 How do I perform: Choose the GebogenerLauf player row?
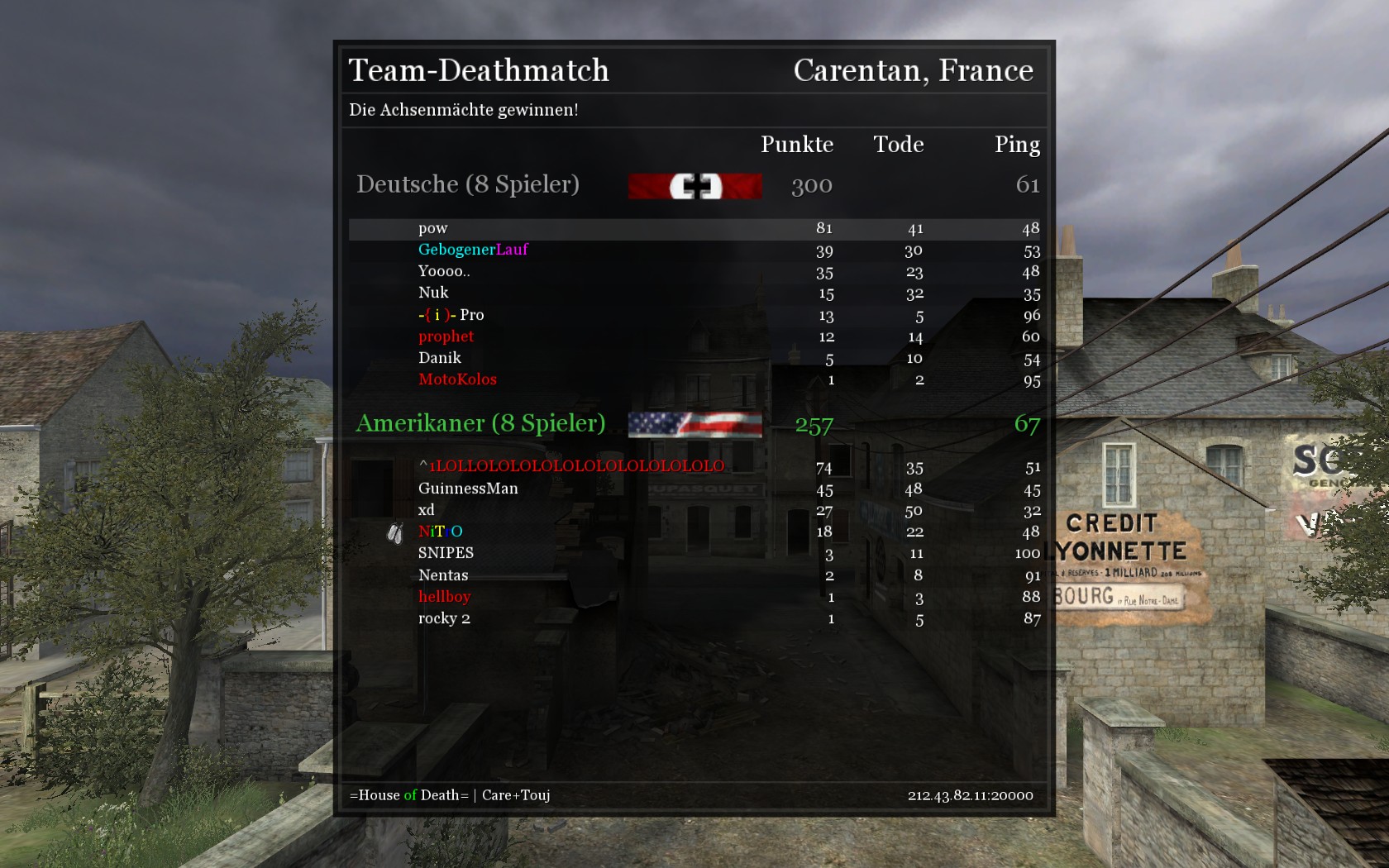coord(473,250)
